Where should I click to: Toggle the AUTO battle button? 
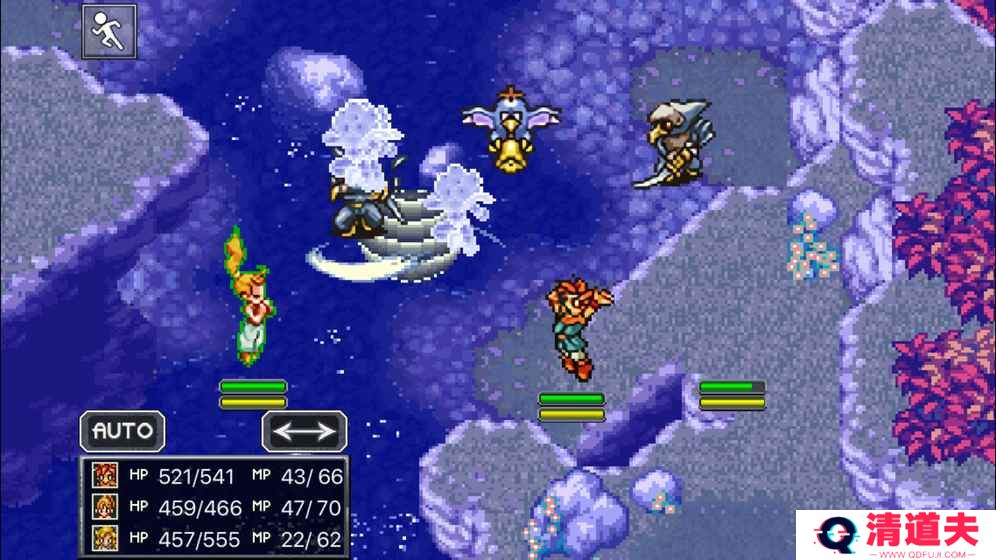tap(123, 431)
